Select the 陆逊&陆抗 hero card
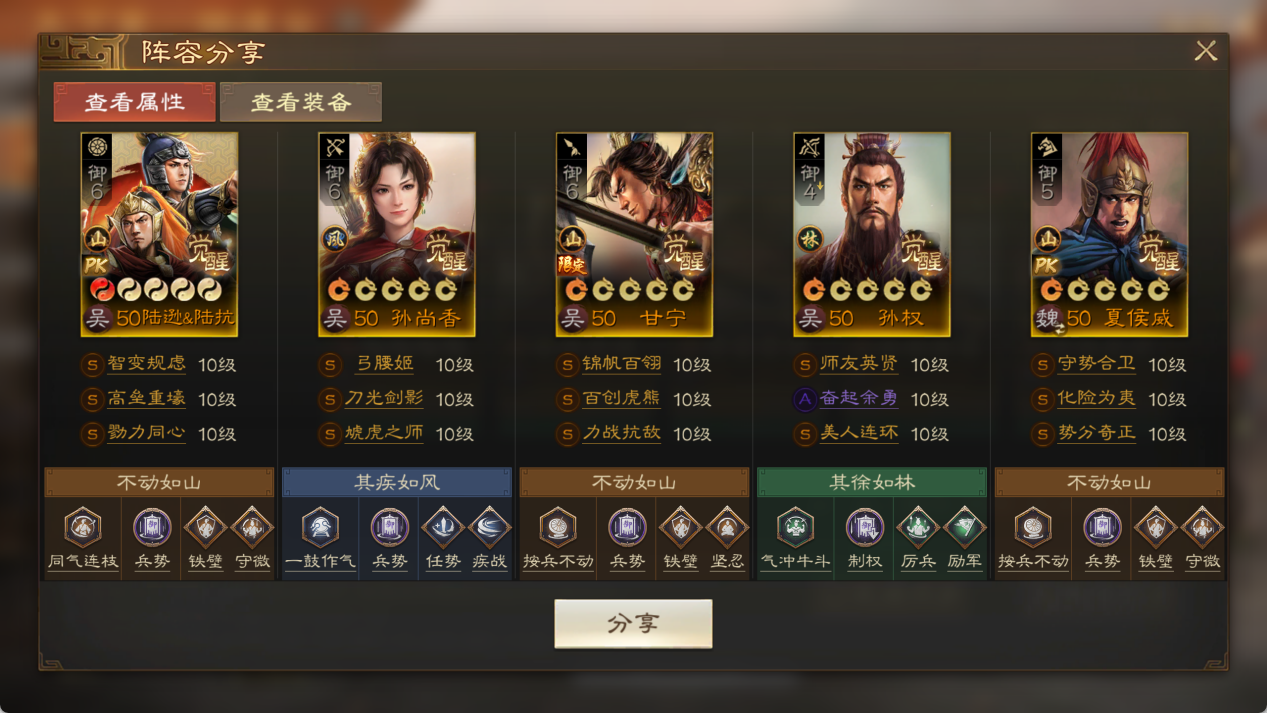This screenshot has width=1267, height=713. [x=159, y=235]
